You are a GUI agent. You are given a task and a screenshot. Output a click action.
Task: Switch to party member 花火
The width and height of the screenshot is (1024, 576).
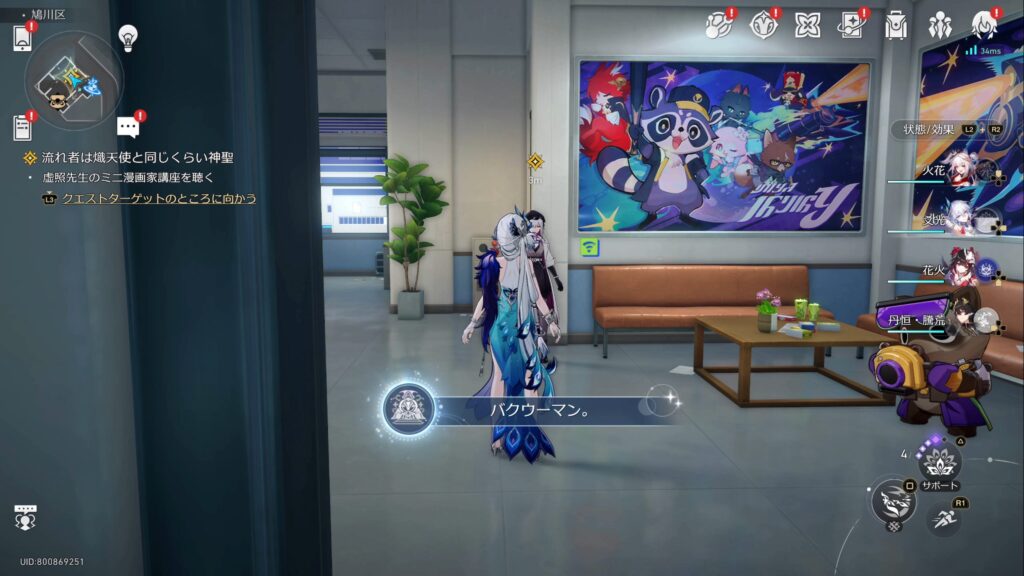(962, 270)
